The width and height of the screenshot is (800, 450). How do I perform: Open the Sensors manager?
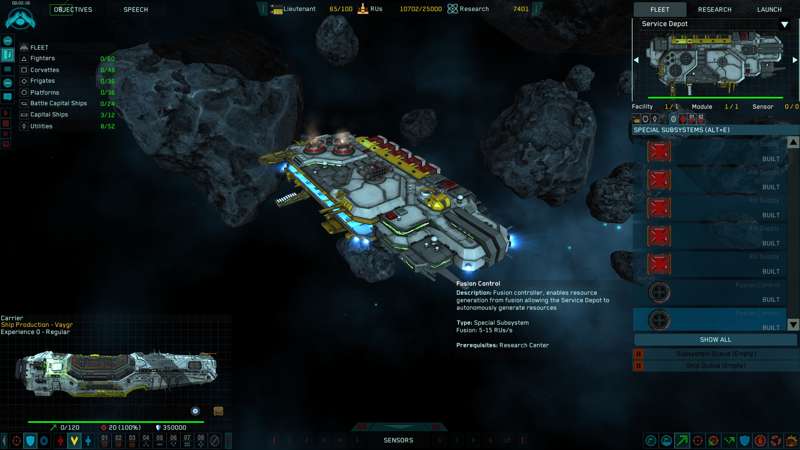(398, 440)
